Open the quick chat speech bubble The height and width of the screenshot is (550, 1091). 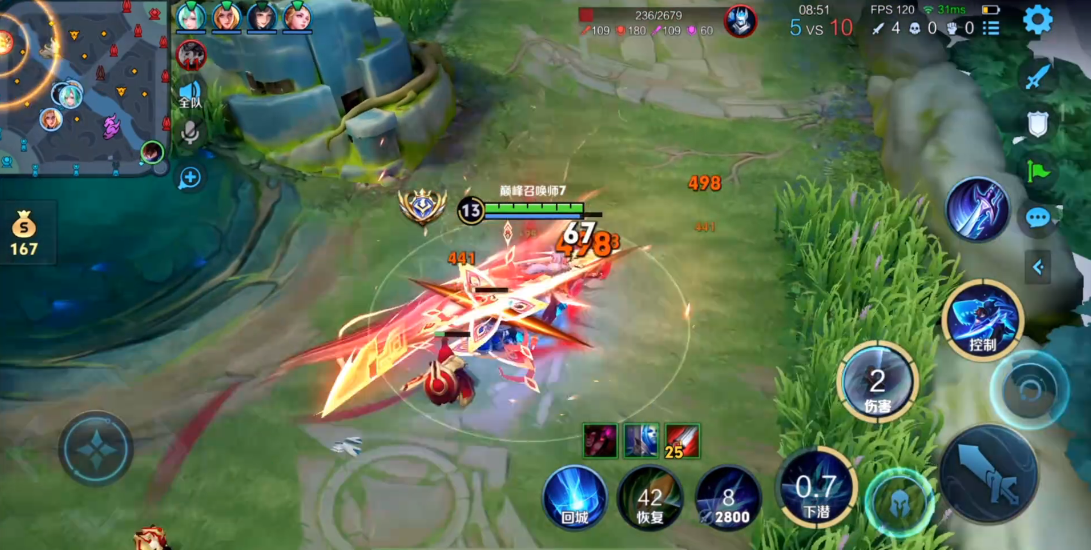point(1038,217)
